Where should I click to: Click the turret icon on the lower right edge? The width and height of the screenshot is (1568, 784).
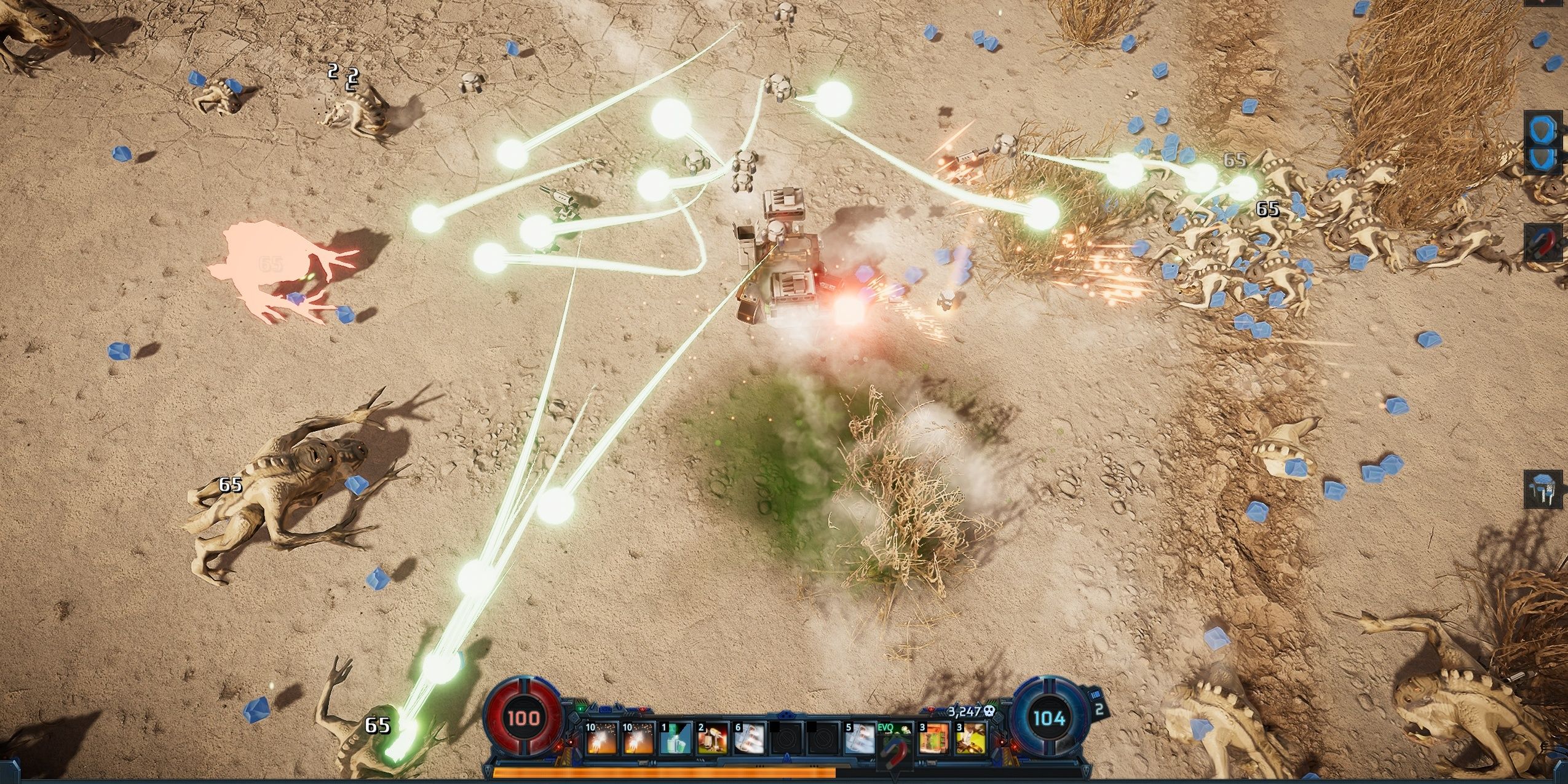coord(1542,488)
